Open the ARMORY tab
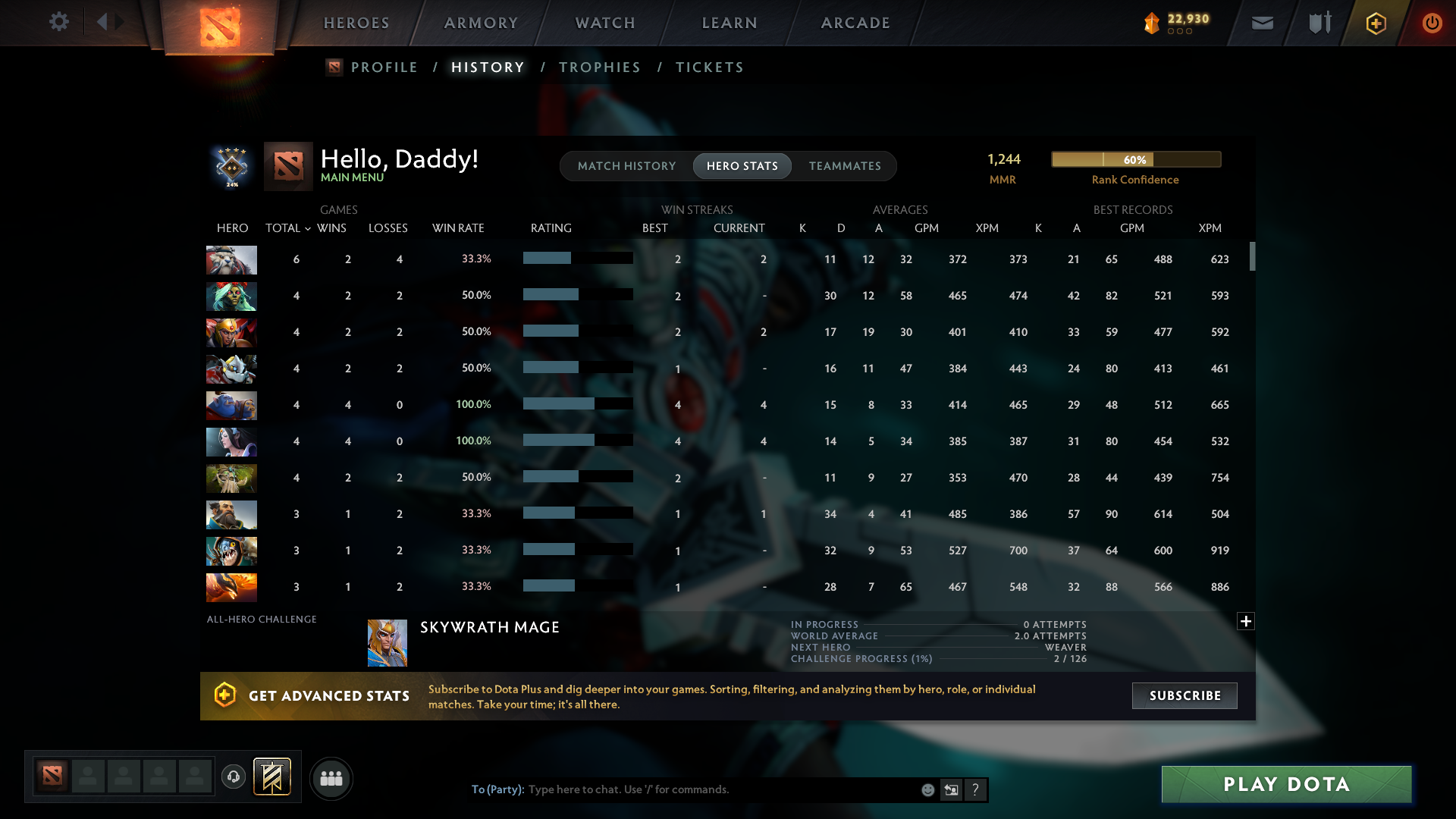 point(481,23)
